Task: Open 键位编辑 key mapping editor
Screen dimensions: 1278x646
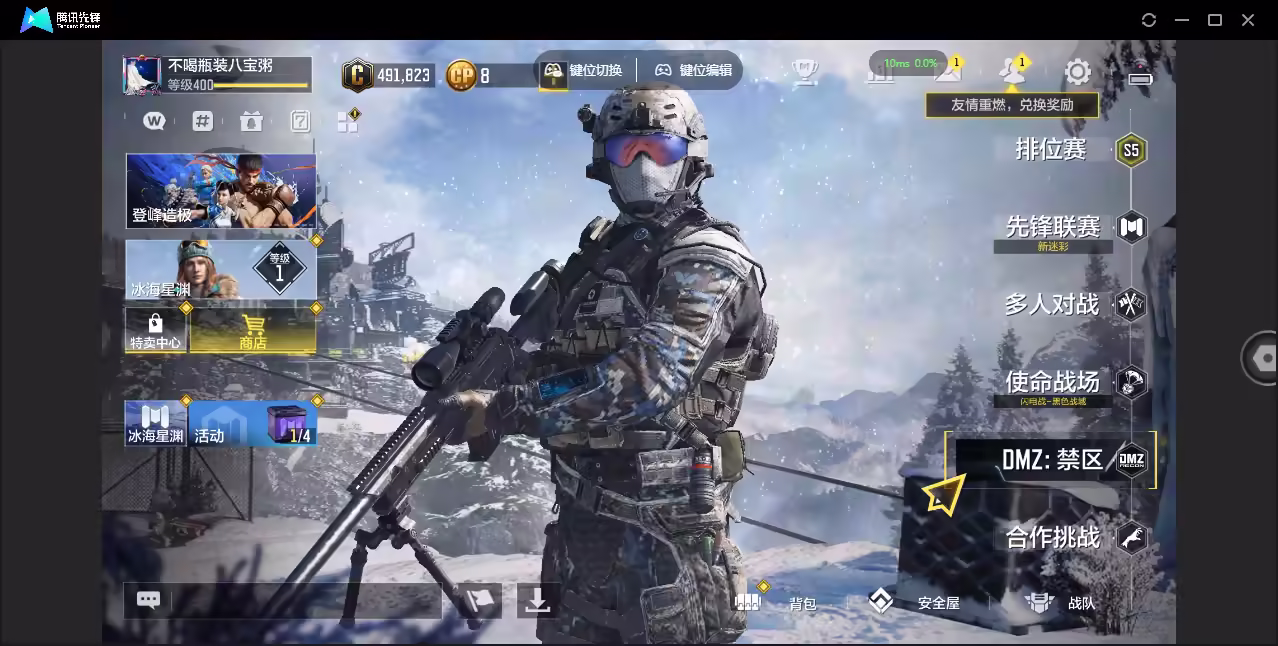Action: tap(693, 70)
